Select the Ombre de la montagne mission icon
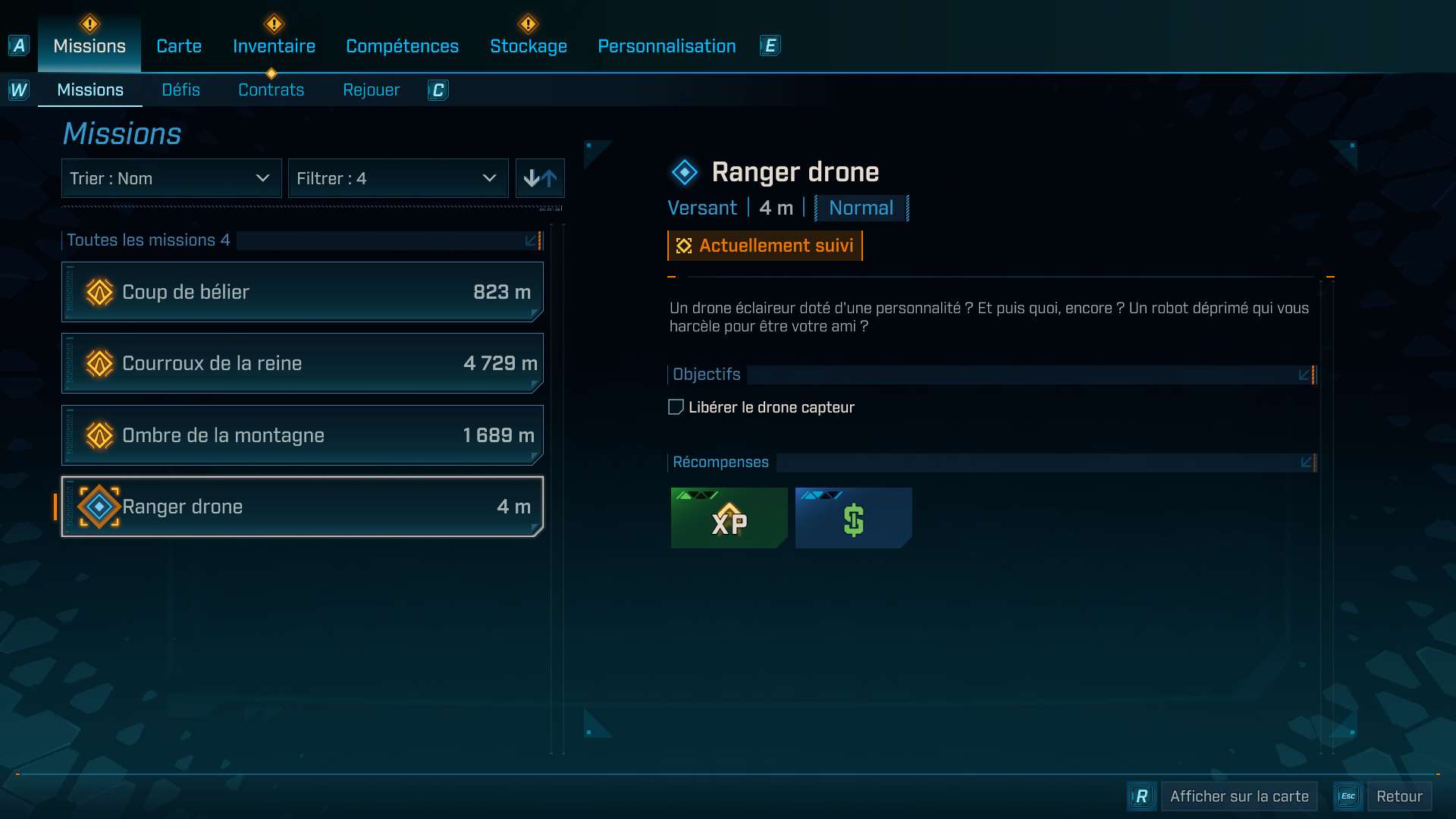This screenshot has height=819, width=1456. click(98, 435)
